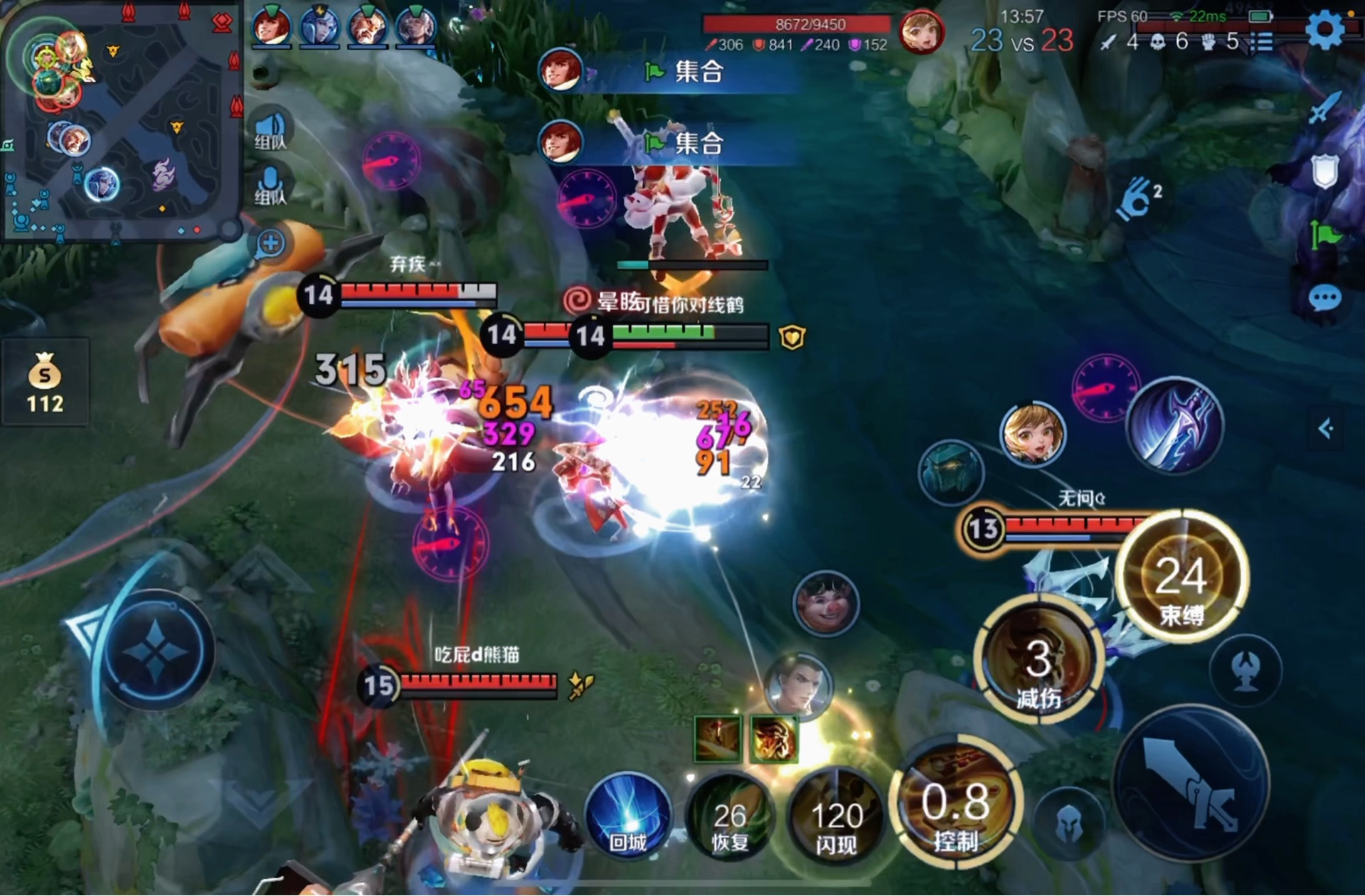This screenshot has height=896, width=1365.
Task: Cast the 束缚 ultimate skill
Action: point(1181,577)
